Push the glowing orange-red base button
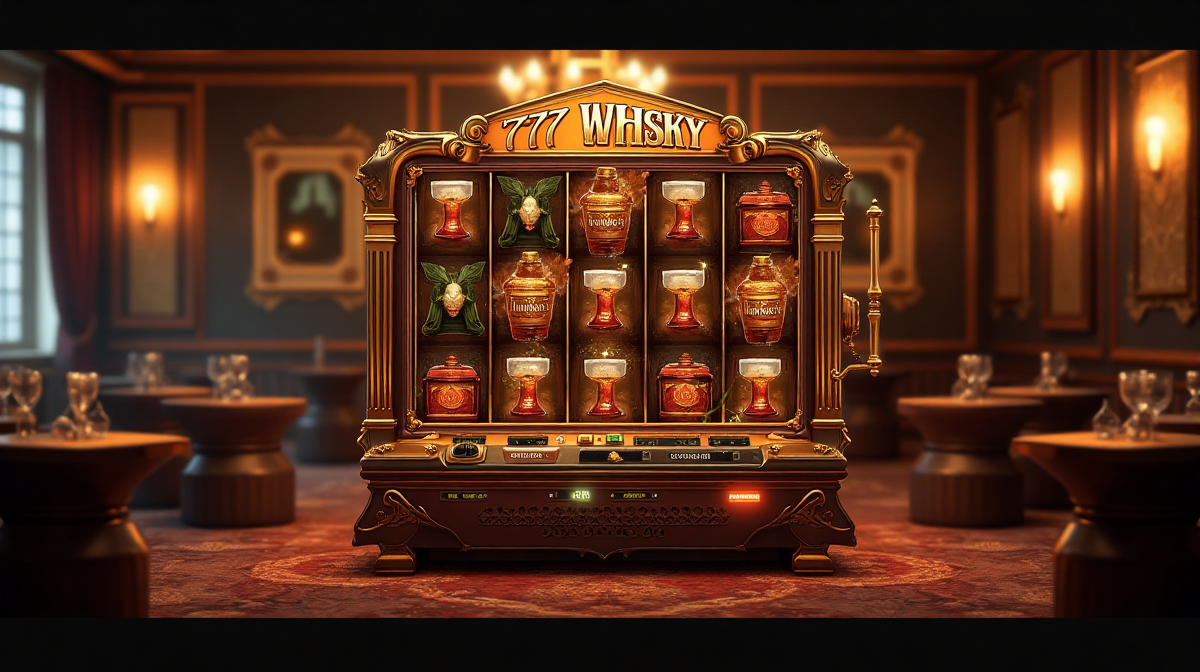The image size is (1200, 672). click(x=743, y=496)
